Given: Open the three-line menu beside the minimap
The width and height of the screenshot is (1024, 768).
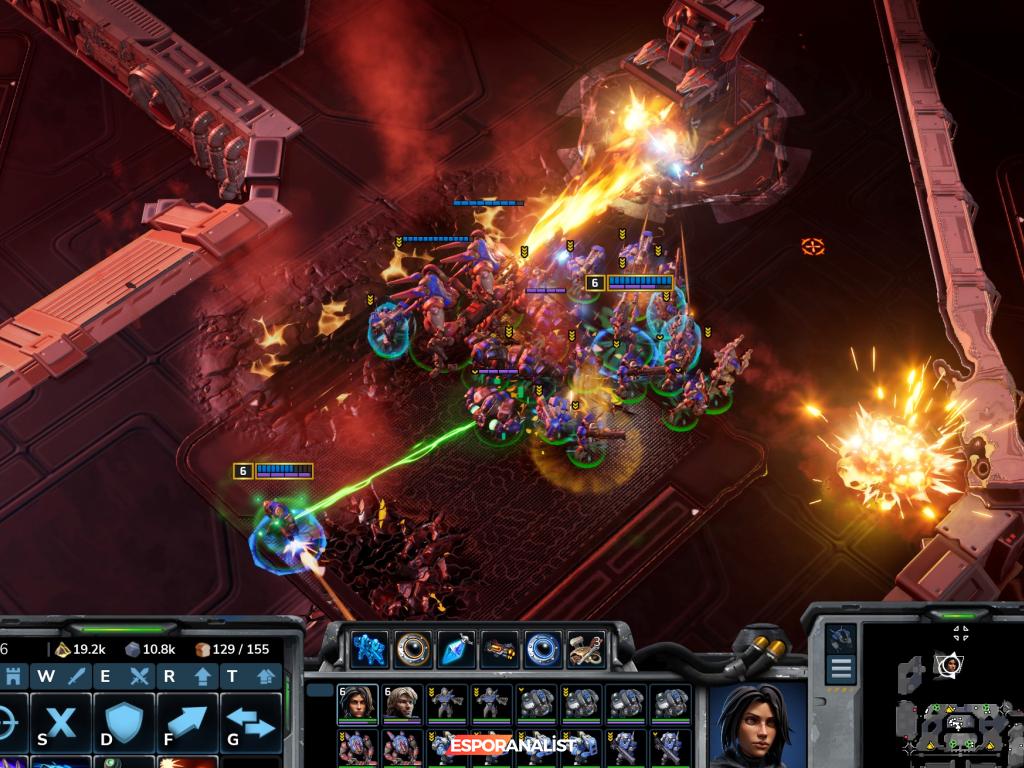Looking at the screenshot, I should (x=841, y=669).
